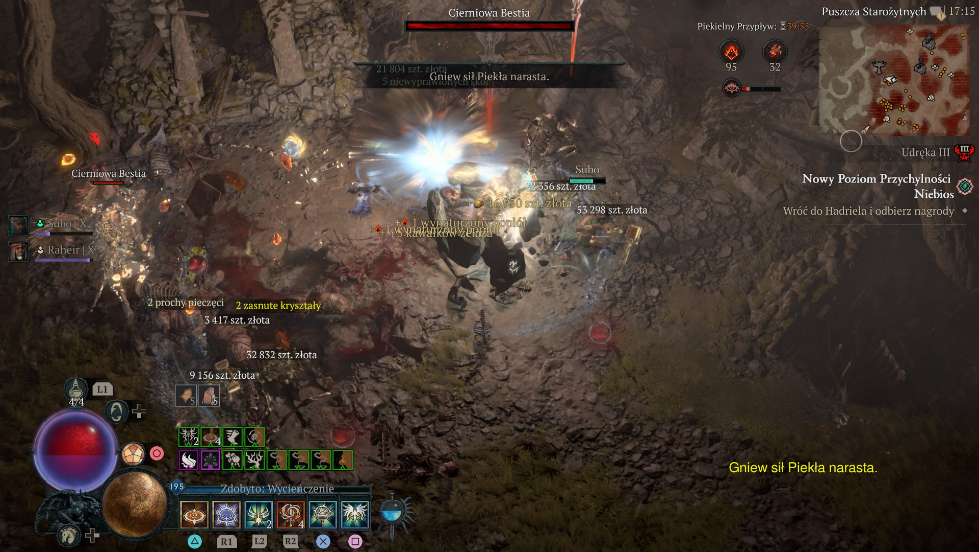Select the threat meter eye icon
The height and width of the screenshot is (552, 979).
pyautogui.click(x=731, y=88)
